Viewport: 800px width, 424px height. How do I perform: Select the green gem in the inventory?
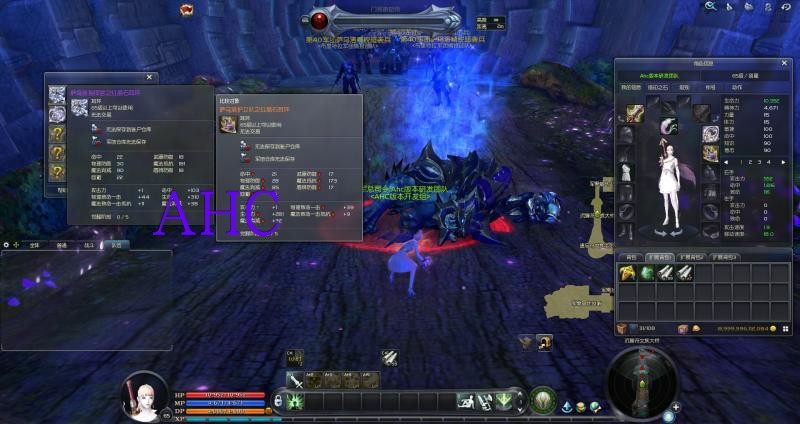(645, 272)
